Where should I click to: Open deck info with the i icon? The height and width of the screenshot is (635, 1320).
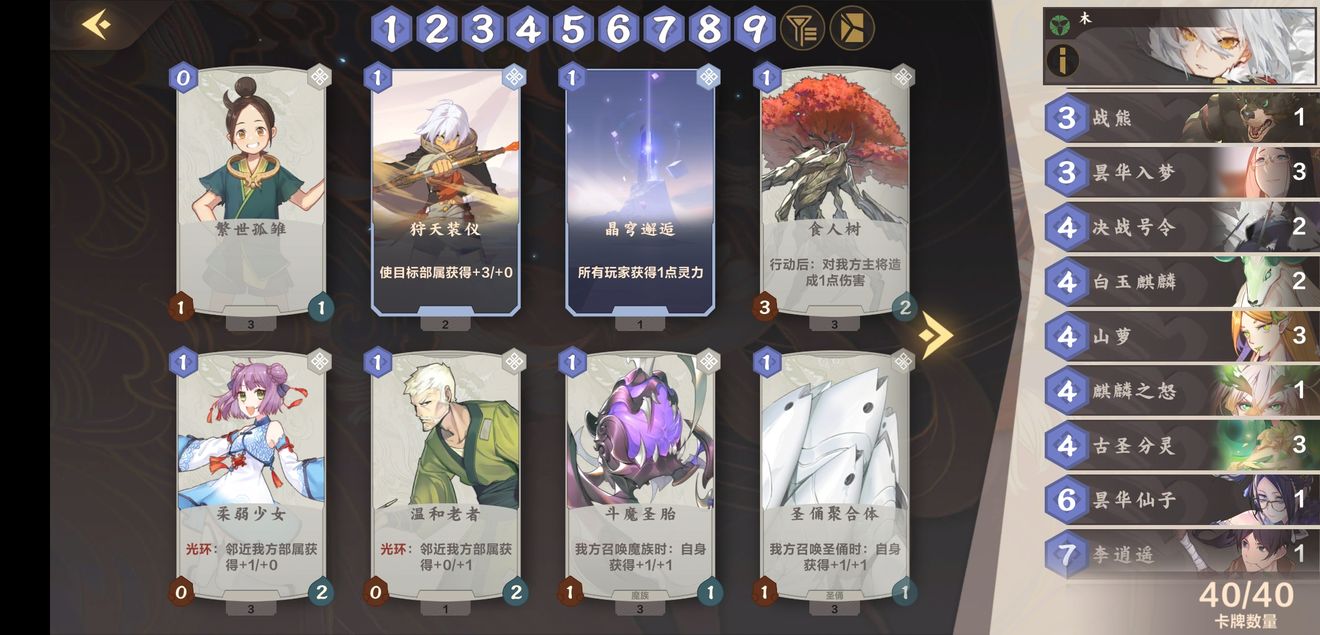(1063, 61)
